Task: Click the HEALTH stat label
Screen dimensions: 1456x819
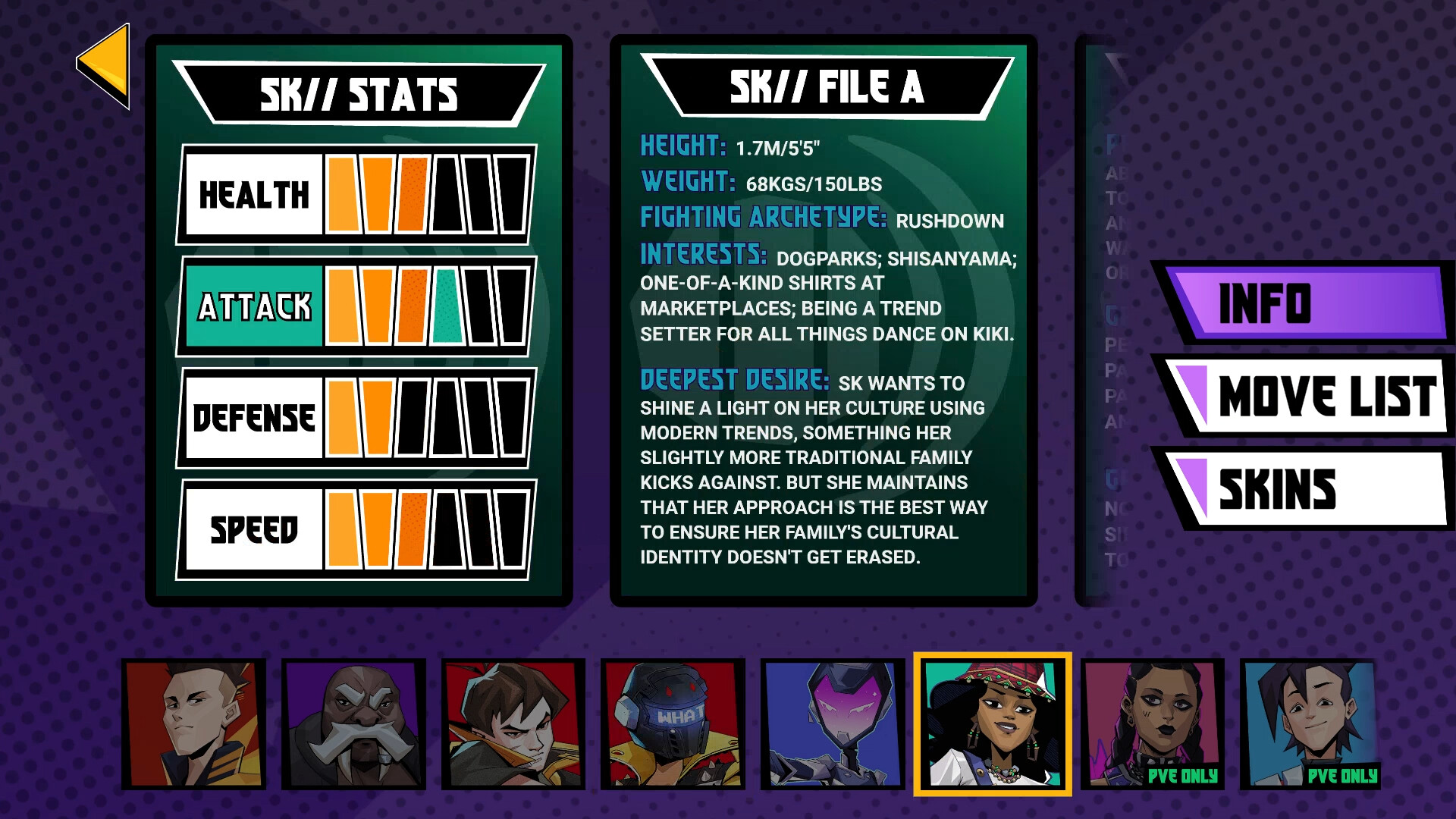Action: 253,196
